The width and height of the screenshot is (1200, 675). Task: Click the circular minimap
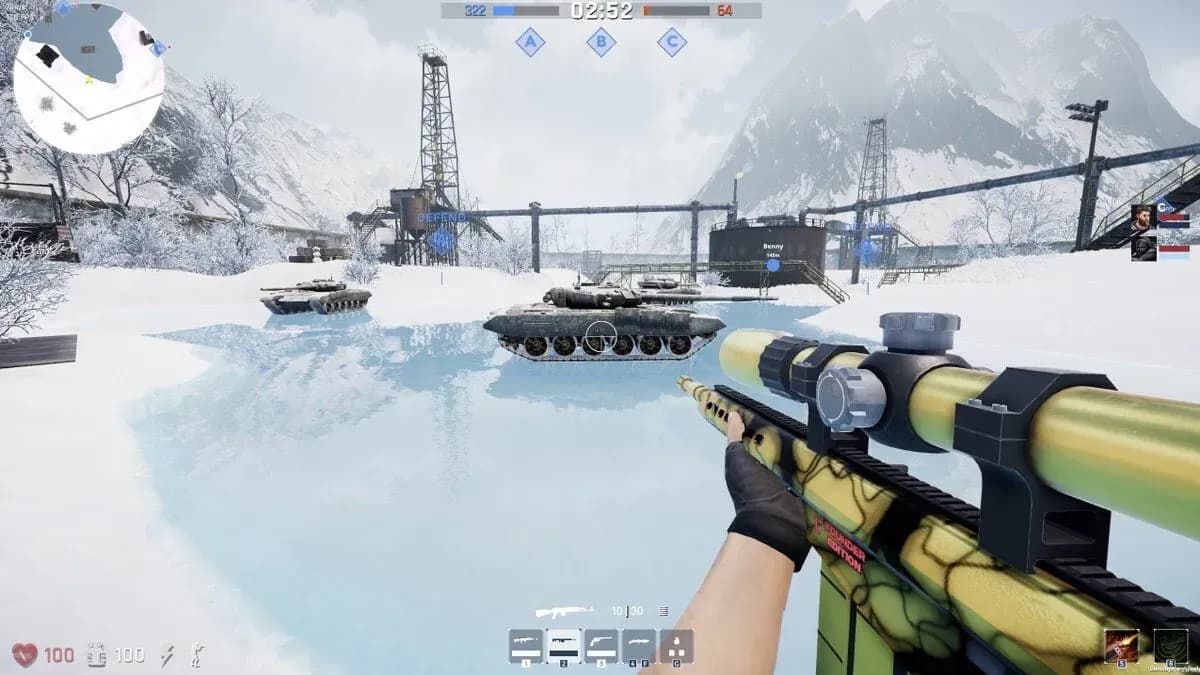pos(88,78)
